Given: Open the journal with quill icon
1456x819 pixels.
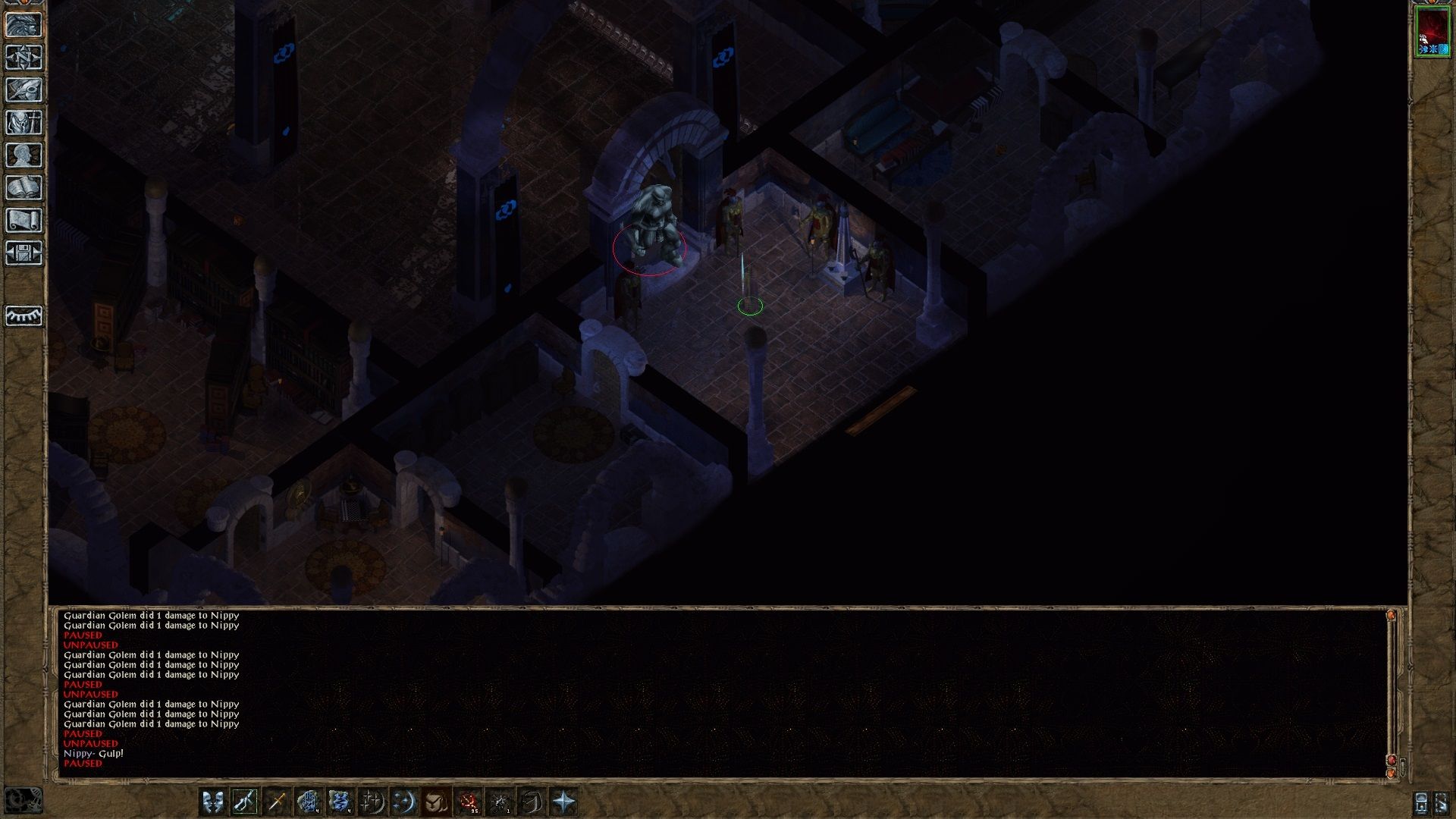Looking at the screenshot, I should pos(24,91).
